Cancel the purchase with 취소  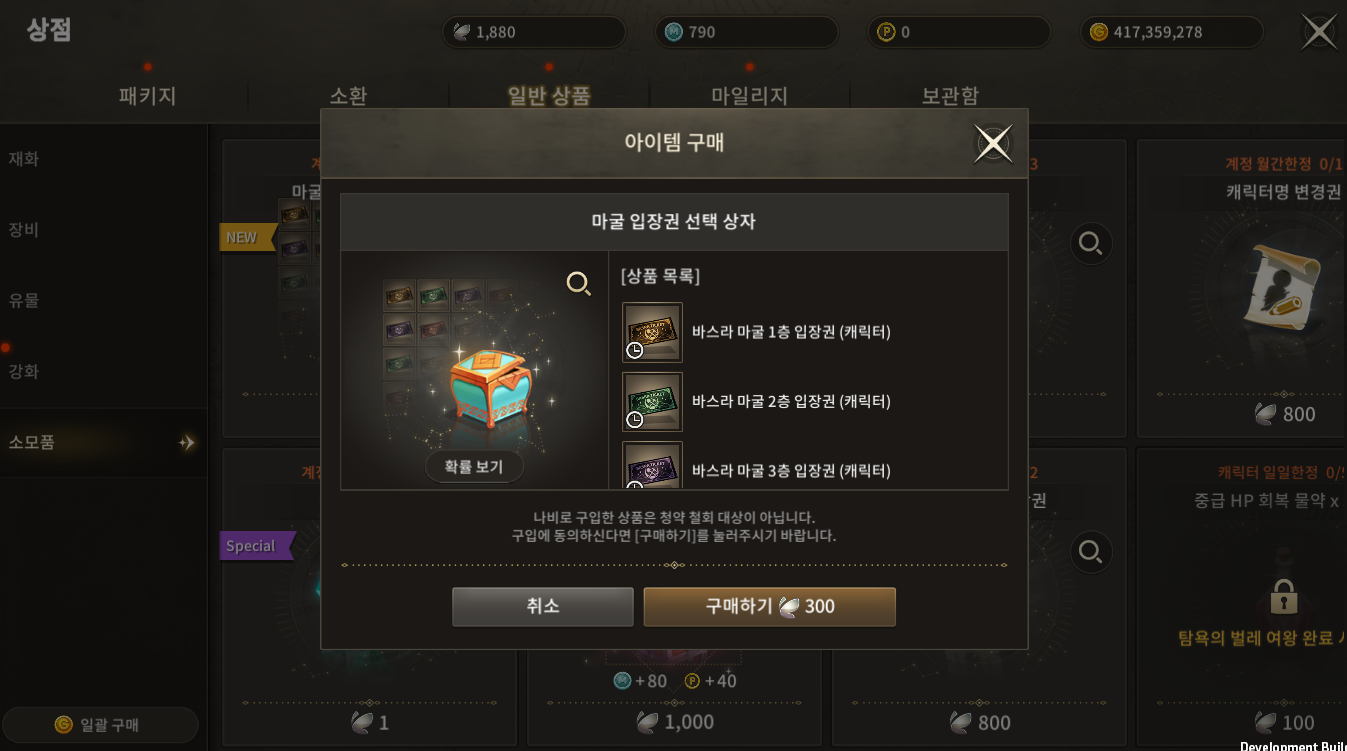point(542,606)
